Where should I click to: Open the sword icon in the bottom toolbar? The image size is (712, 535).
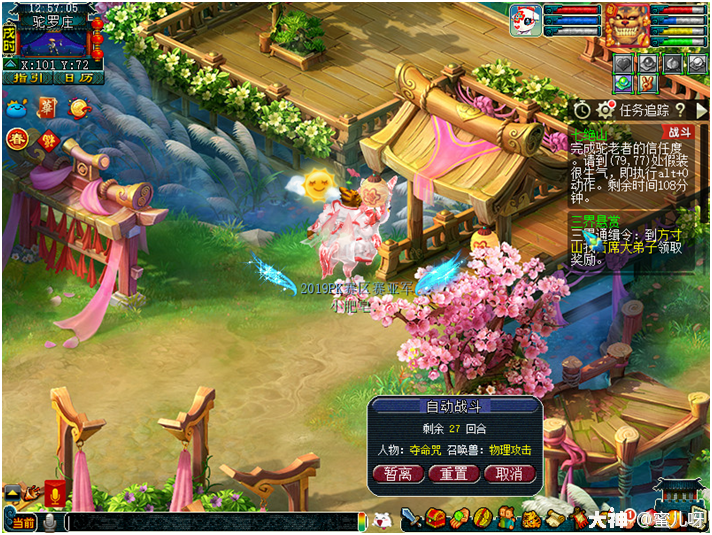click(410, 518)
